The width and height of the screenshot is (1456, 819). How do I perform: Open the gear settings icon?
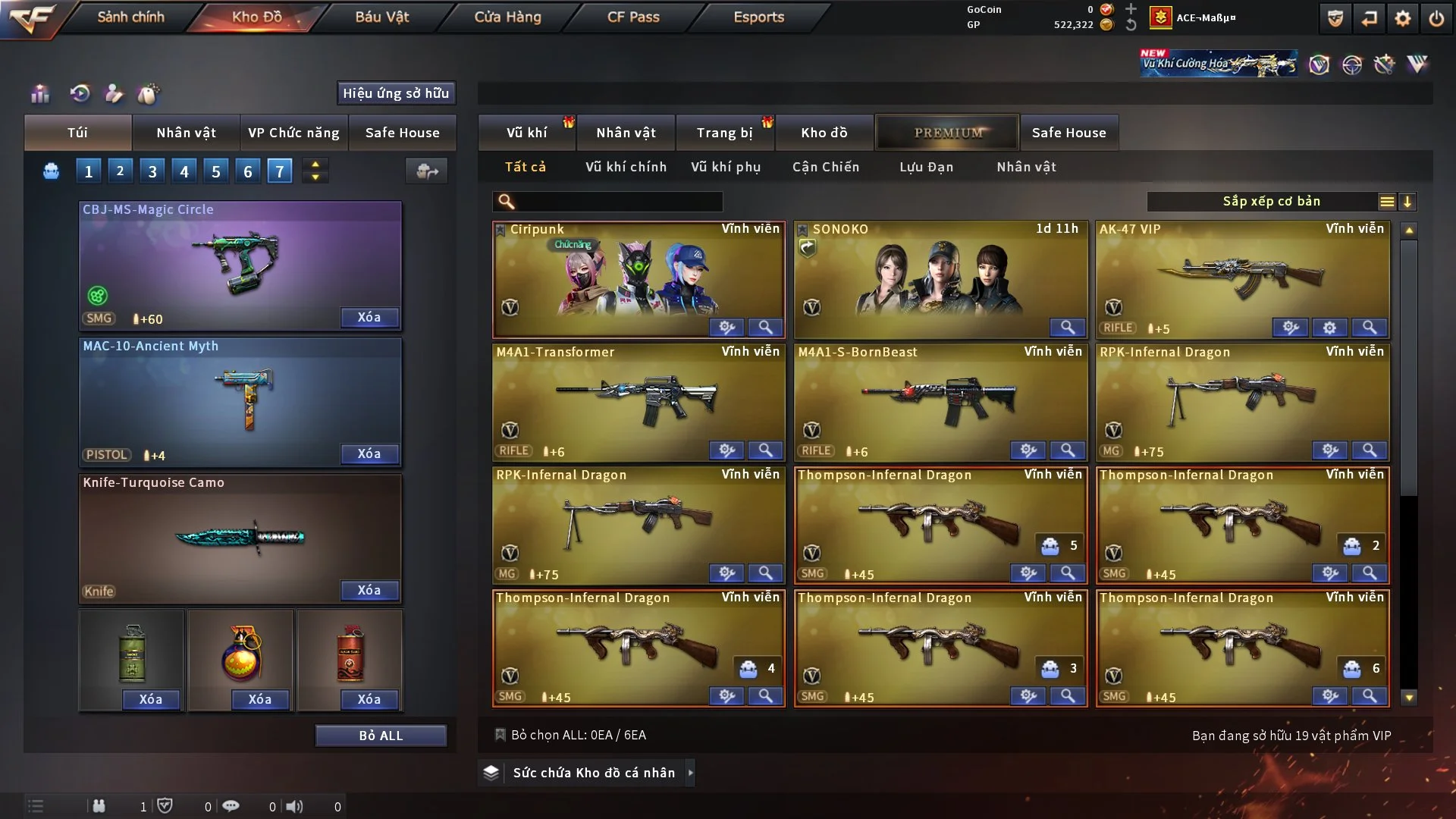click(1402, 18)
